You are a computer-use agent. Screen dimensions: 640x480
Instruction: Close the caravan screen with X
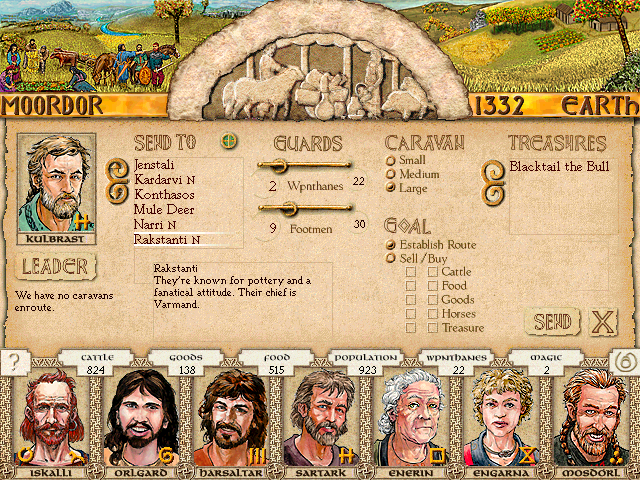click(x=602, y=322)
